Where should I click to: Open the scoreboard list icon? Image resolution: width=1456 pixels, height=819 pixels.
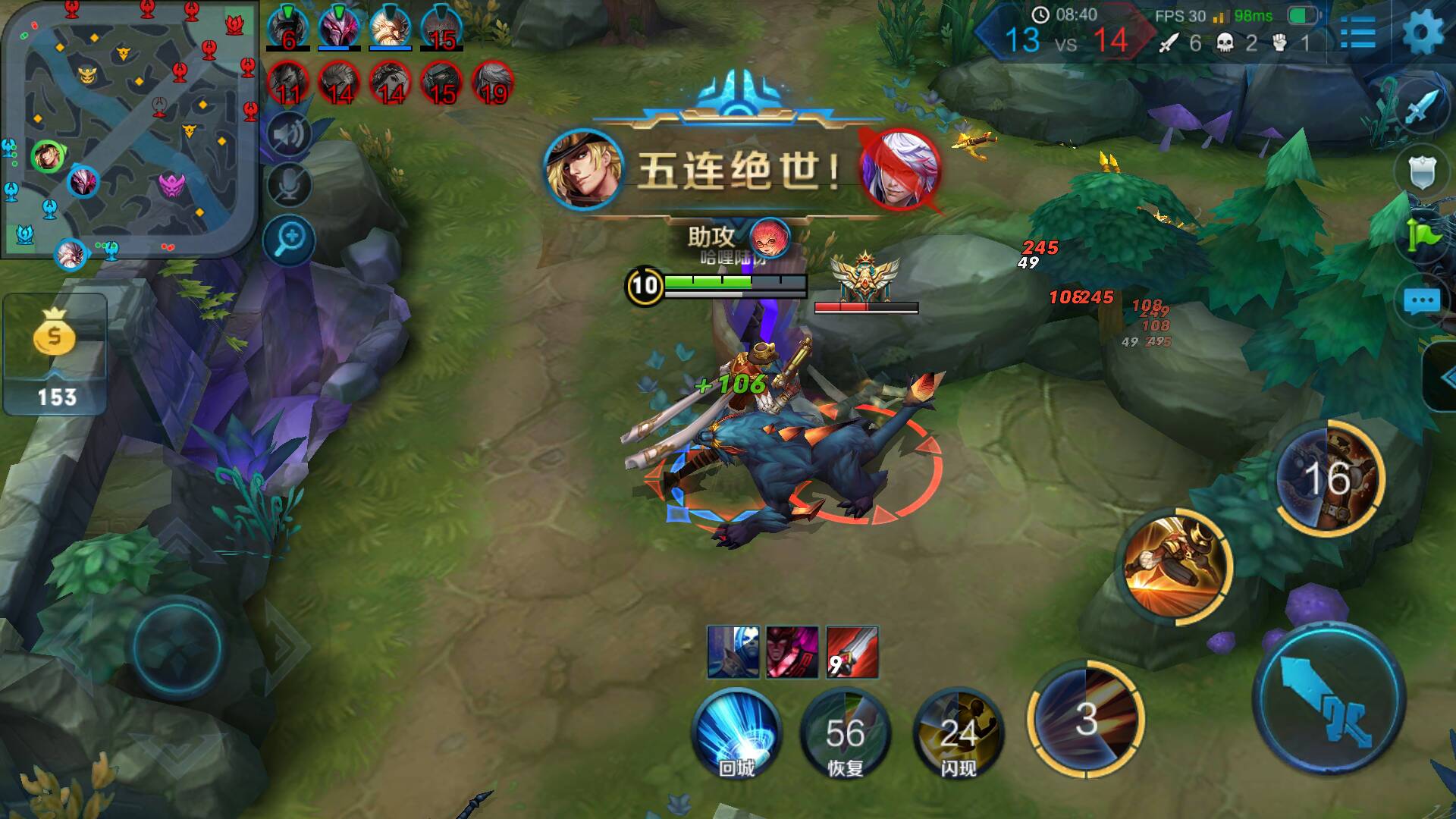click(1357, 33)
